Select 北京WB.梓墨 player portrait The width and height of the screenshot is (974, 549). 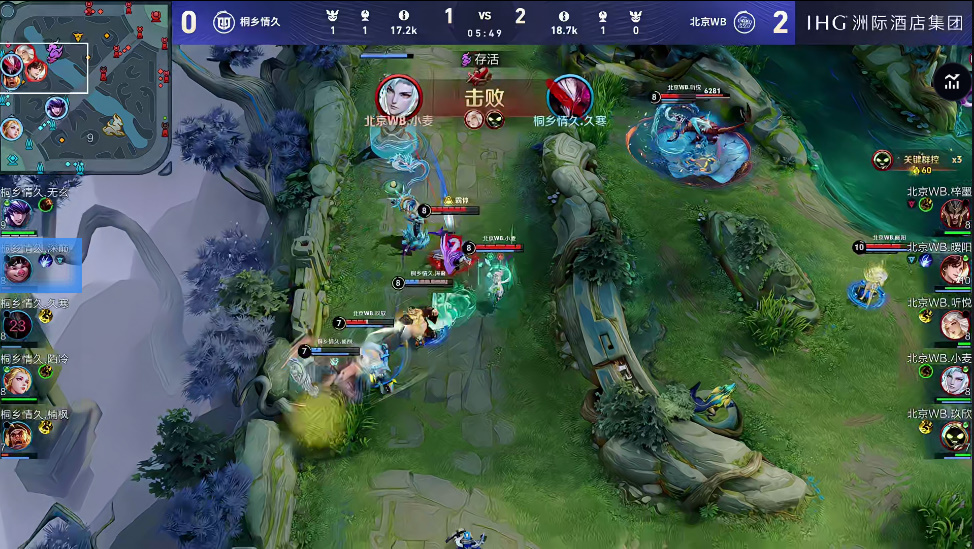click(955, 213)
